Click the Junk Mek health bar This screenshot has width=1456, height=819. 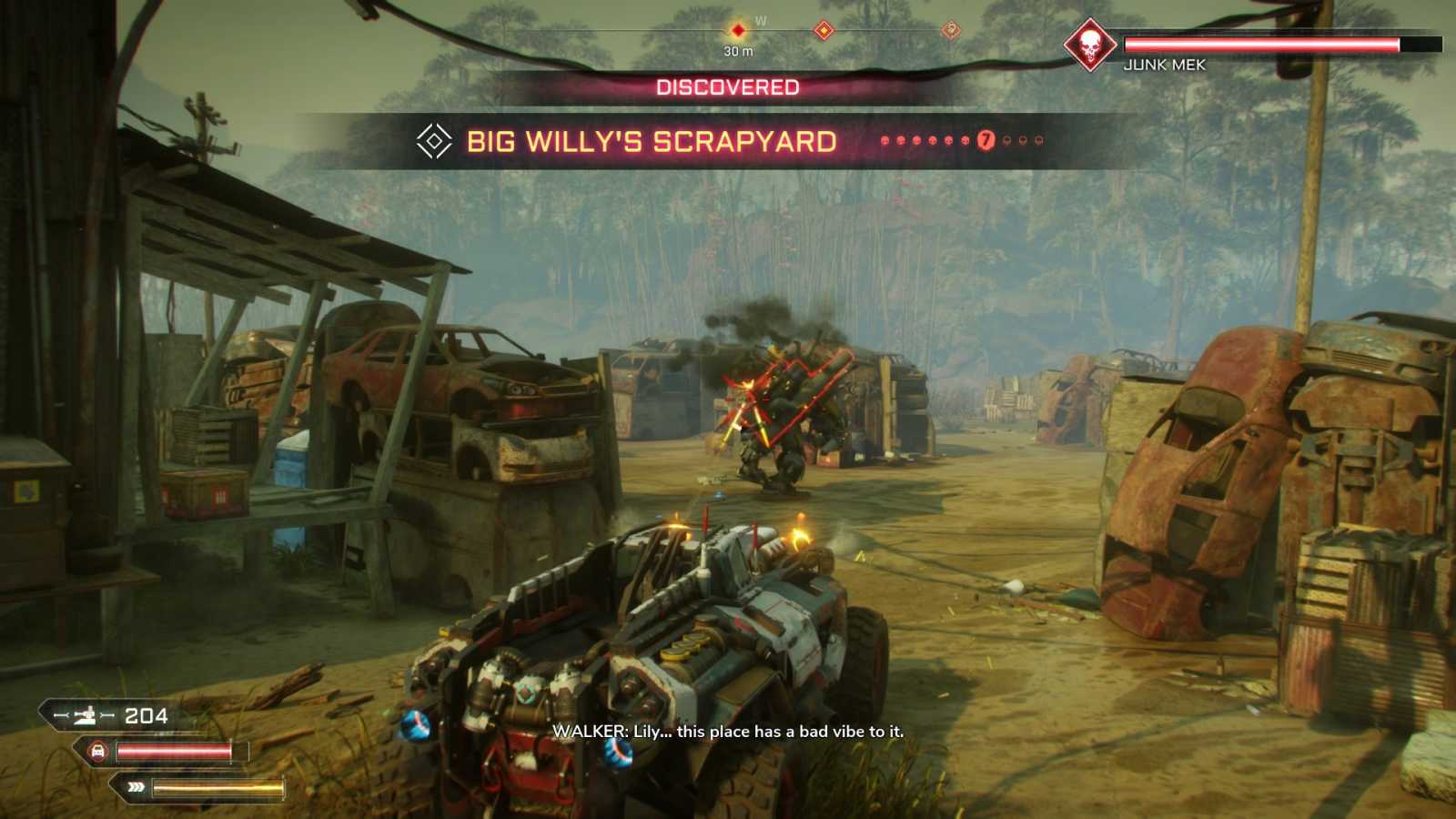(x=1265, y=41)
